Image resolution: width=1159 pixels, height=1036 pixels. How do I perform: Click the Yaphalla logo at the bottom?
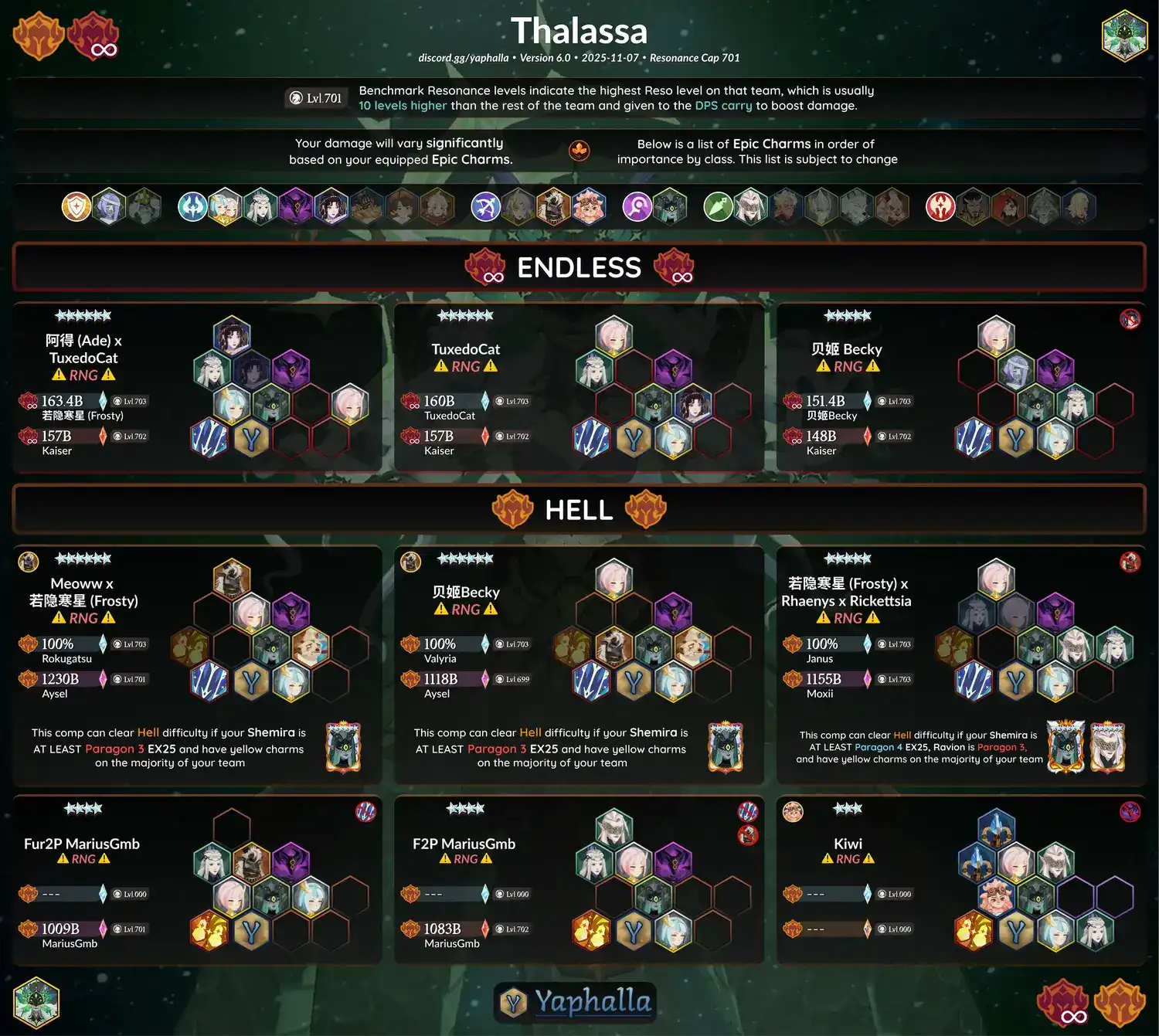point(576,1002)
